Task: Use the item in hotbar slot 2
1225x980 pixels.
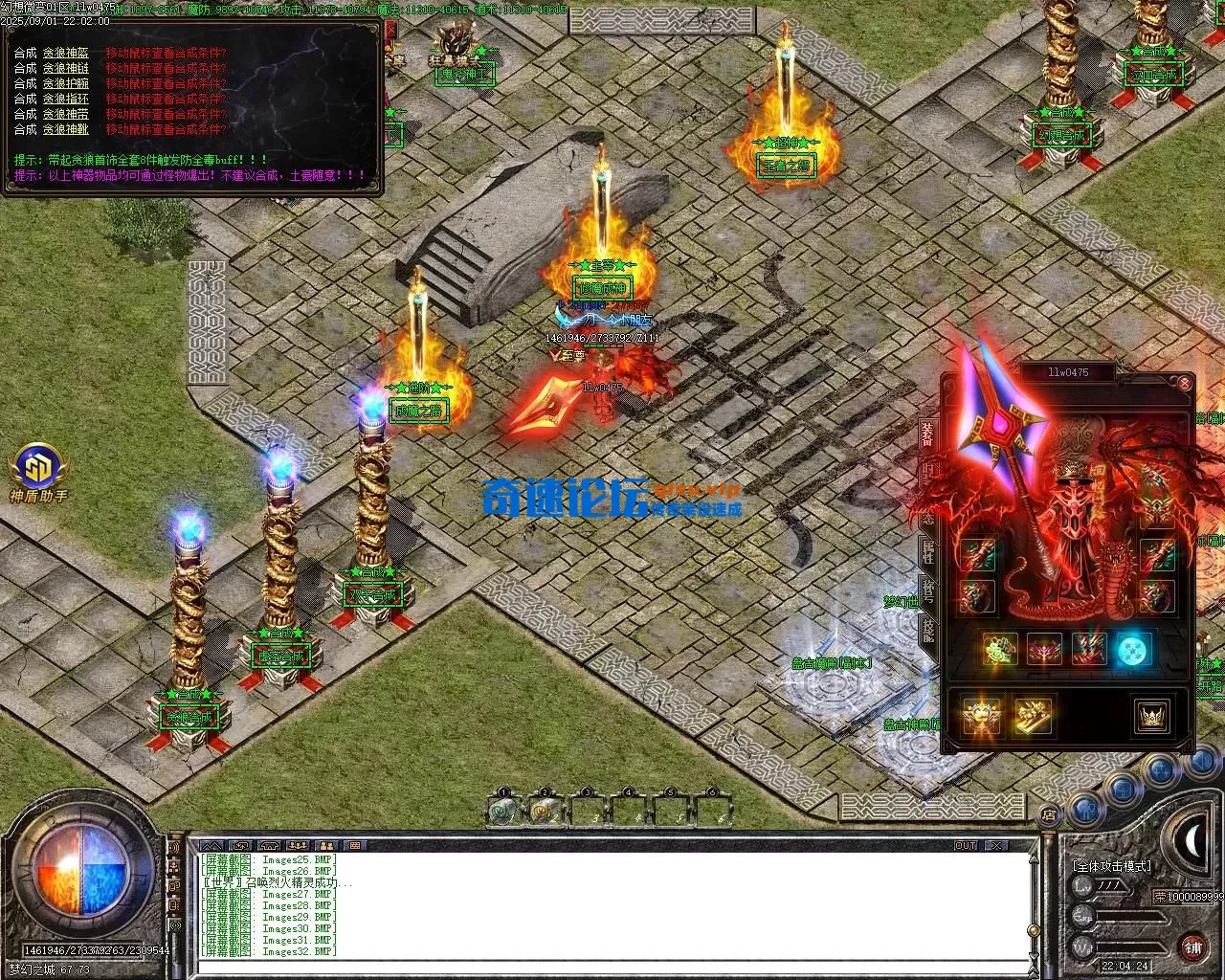Action: pyautogui.click(x=546, y=812)
